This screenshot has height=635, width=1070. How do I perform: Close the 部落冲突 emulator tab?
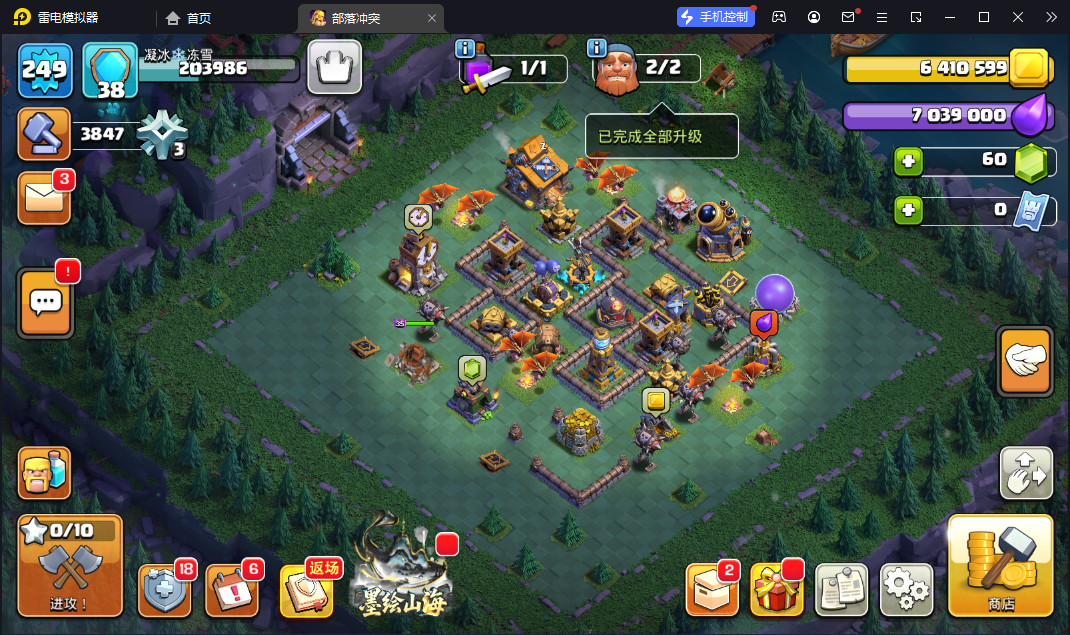(432, 18)
